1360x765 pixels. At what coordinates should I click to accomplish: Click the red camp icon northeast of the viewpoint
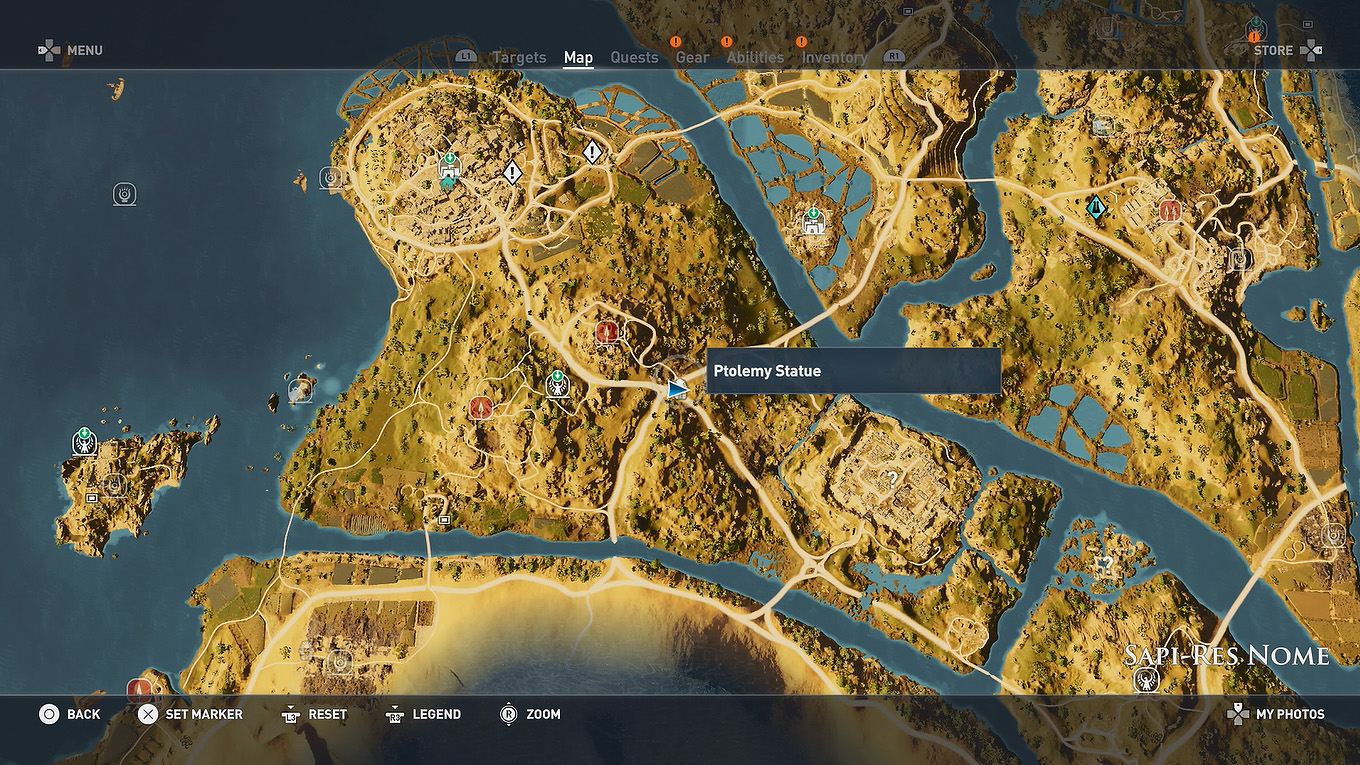pyautogui.click(x=606, y=331)
